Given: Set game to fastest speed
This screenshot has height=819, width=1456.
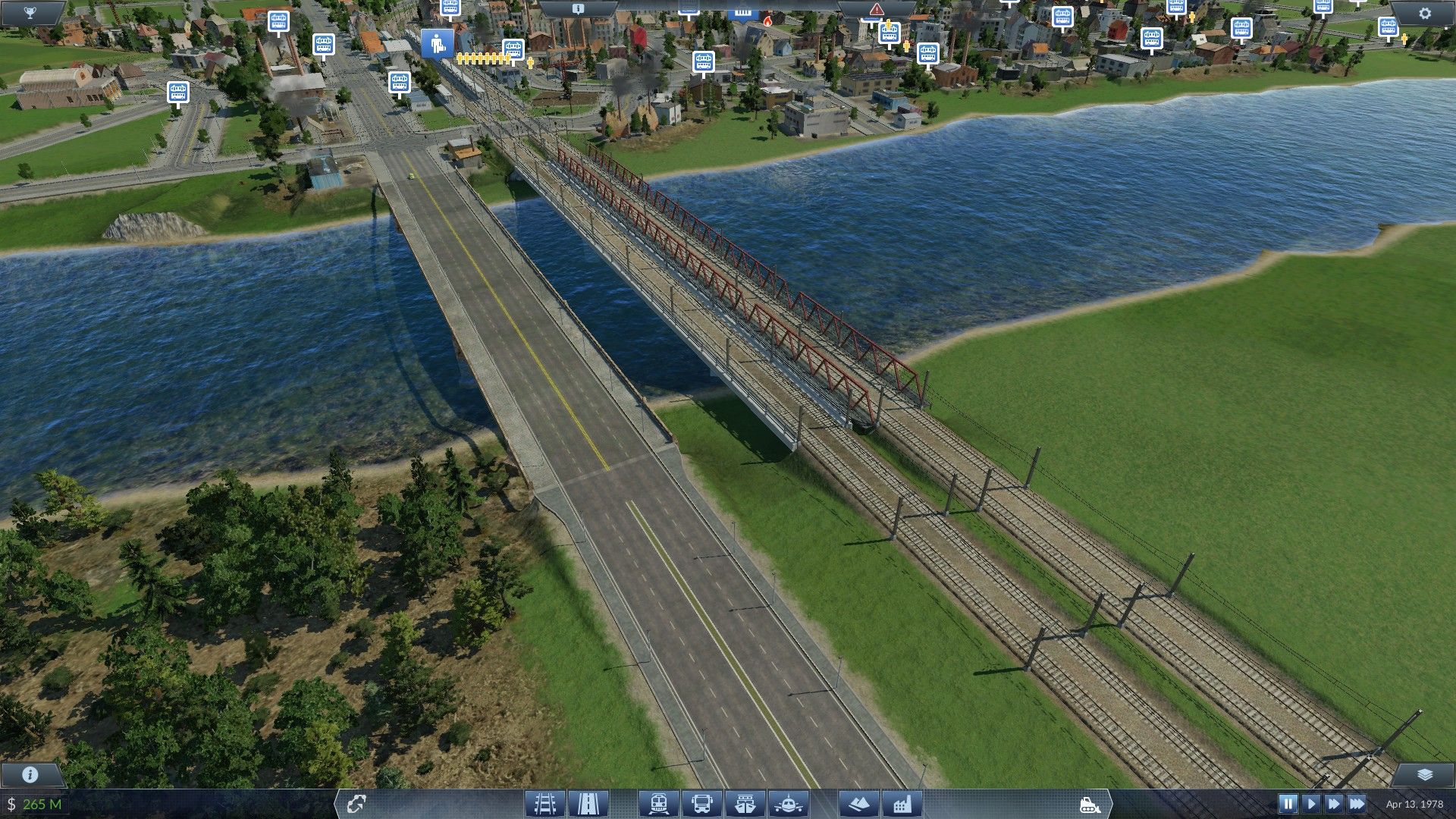Looking at the screenshot, I should [x=1357, y=802].
